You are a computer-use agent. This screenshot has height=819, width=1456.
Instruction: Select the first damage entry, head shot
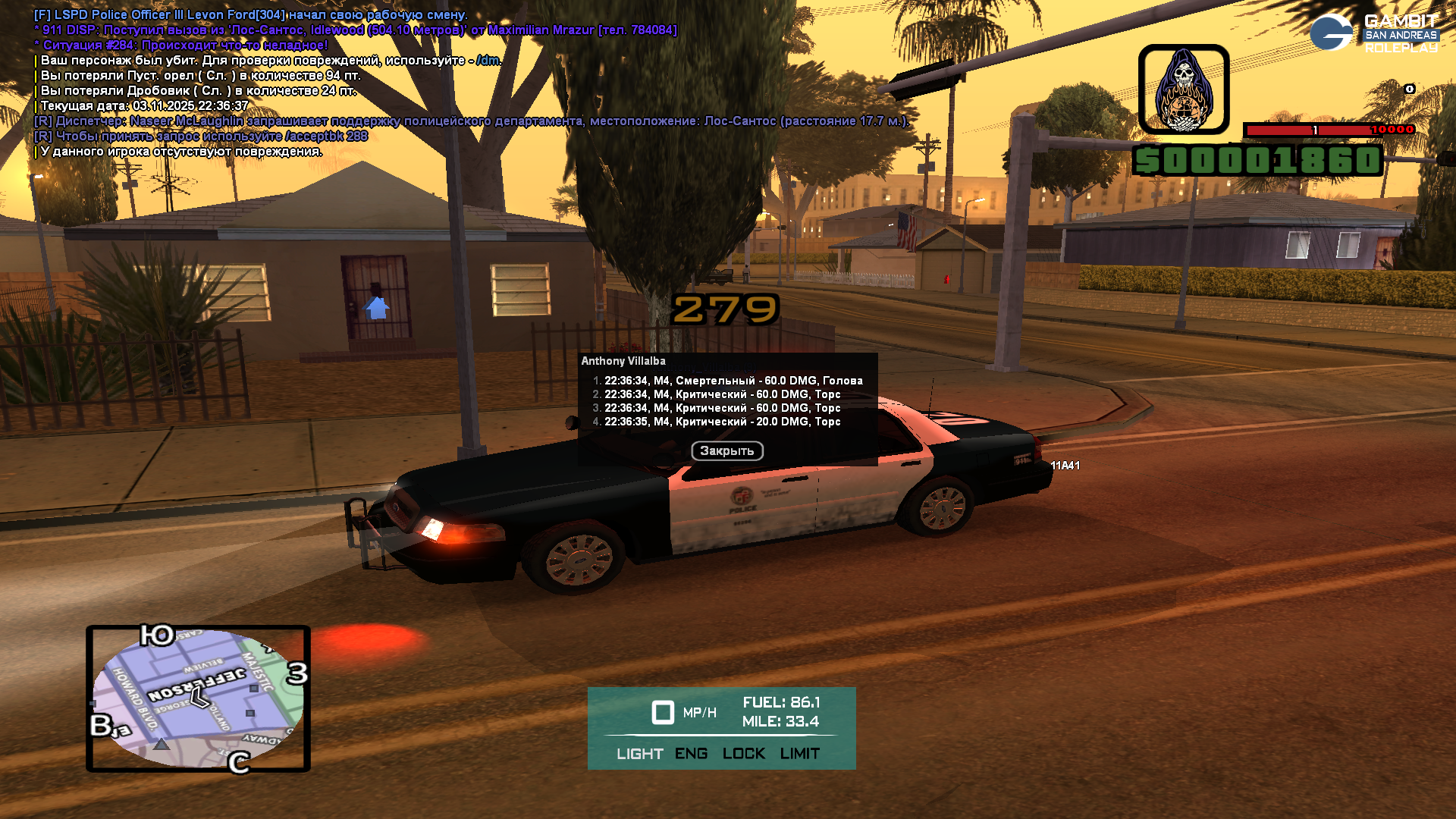(x=733, y=381)
